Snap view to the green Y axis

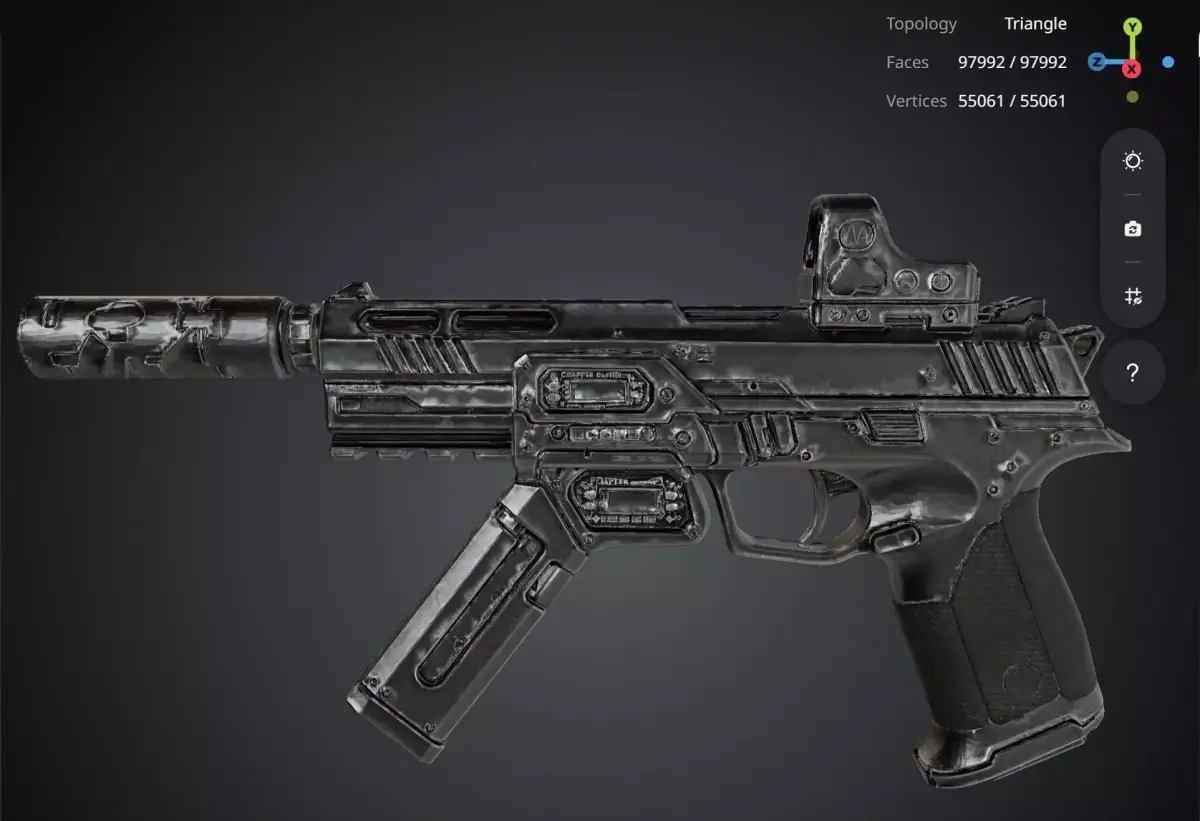tap(1132, 27)
